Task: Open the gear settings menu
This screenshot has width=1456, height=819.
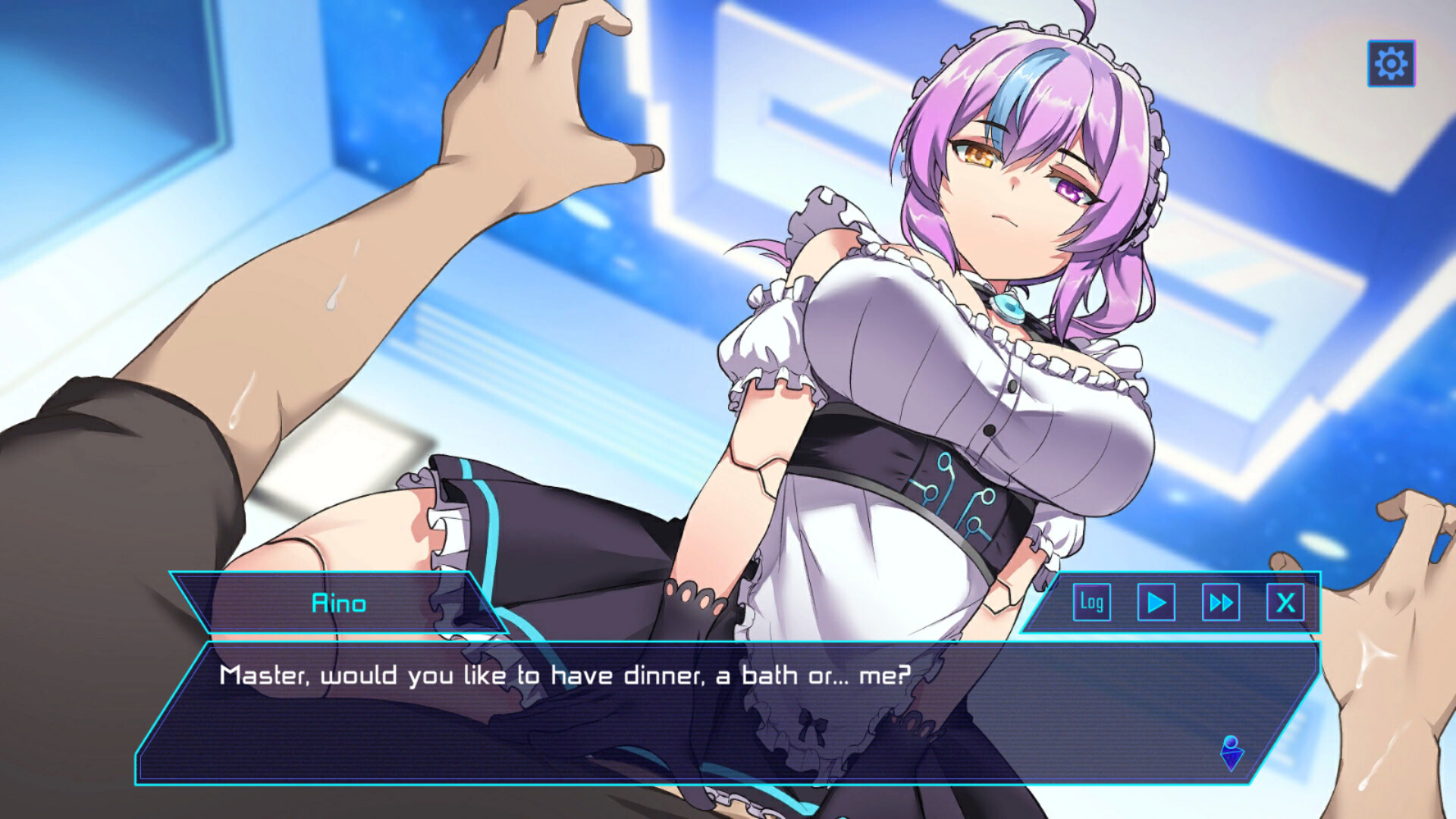Action: (x=1391, y=64)
